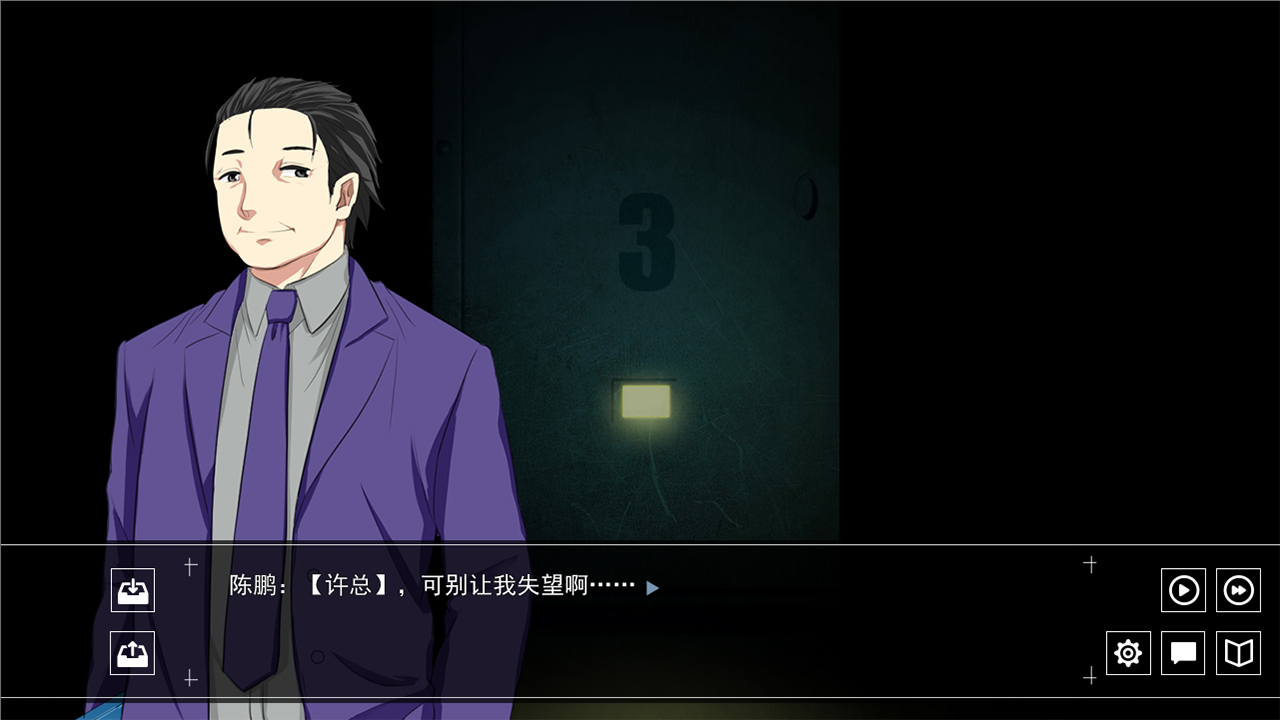Click the advance triangle after the dialogue text
This screenshot has height=720, width=1280.
coord(652,589)
